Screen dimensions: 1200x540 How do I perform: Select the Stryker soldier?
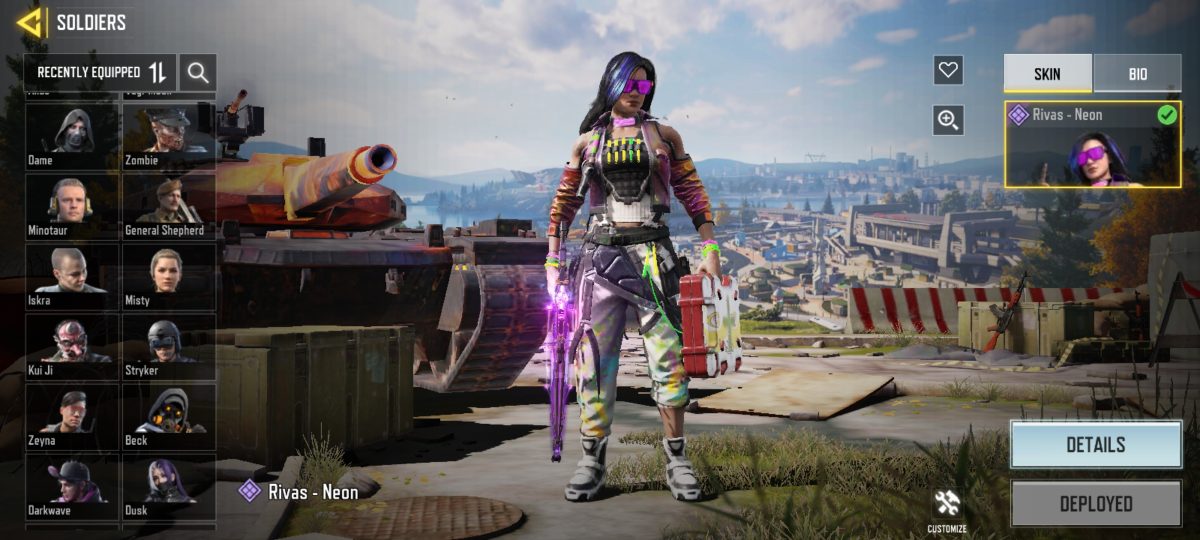pos(168,345)
